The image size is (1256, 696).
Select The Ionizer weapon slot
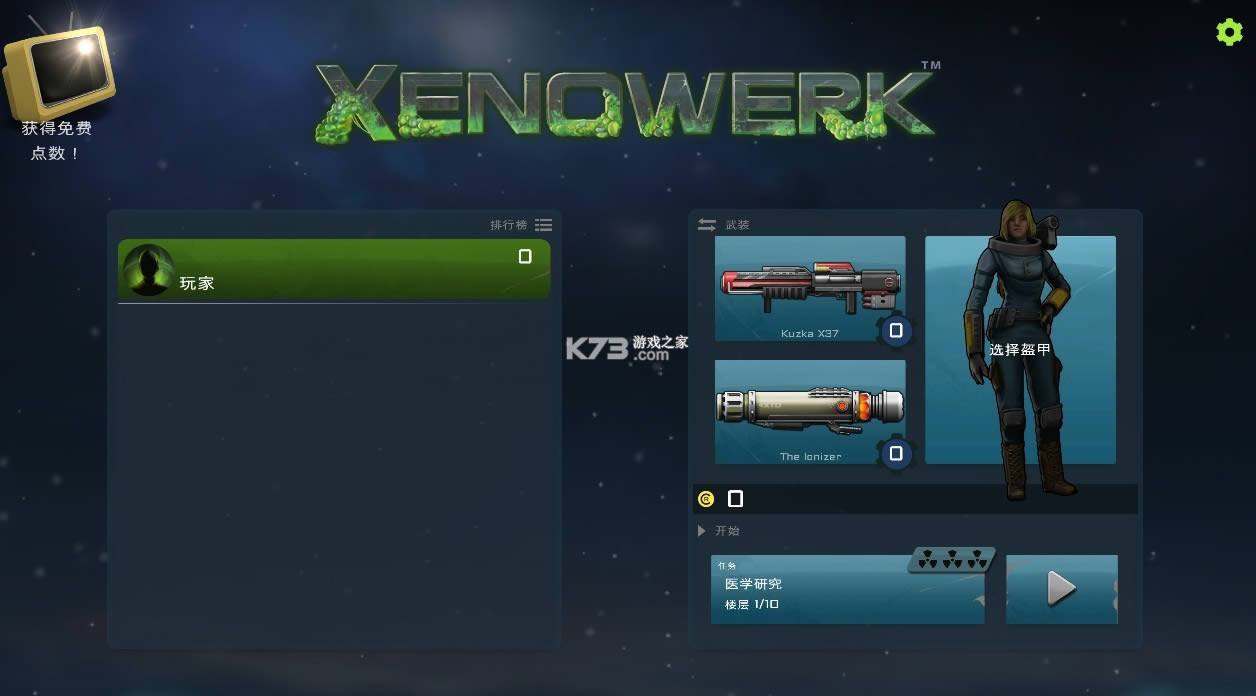810,412
